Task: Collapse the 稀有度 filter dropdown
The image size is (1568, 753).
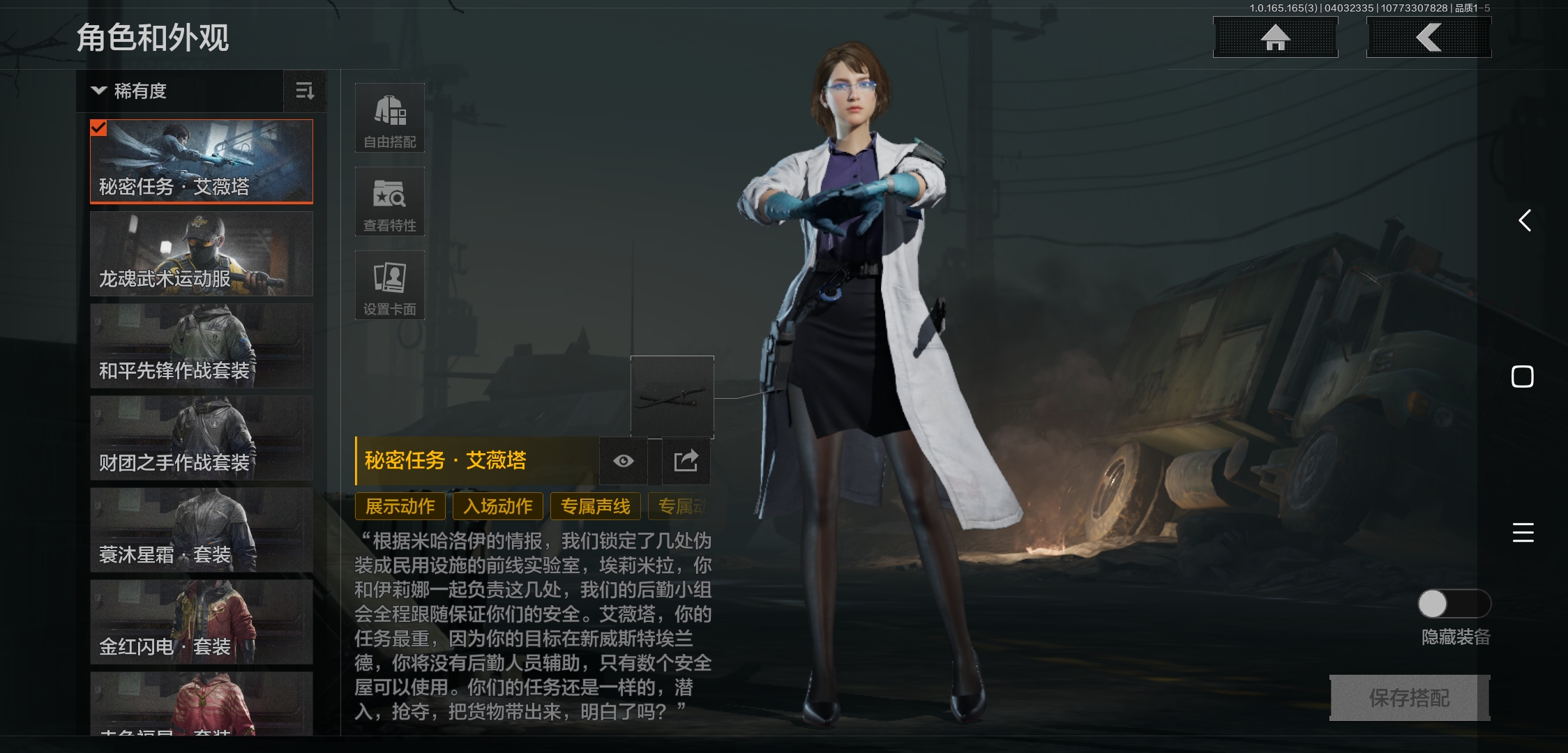Action: point(98,91)
